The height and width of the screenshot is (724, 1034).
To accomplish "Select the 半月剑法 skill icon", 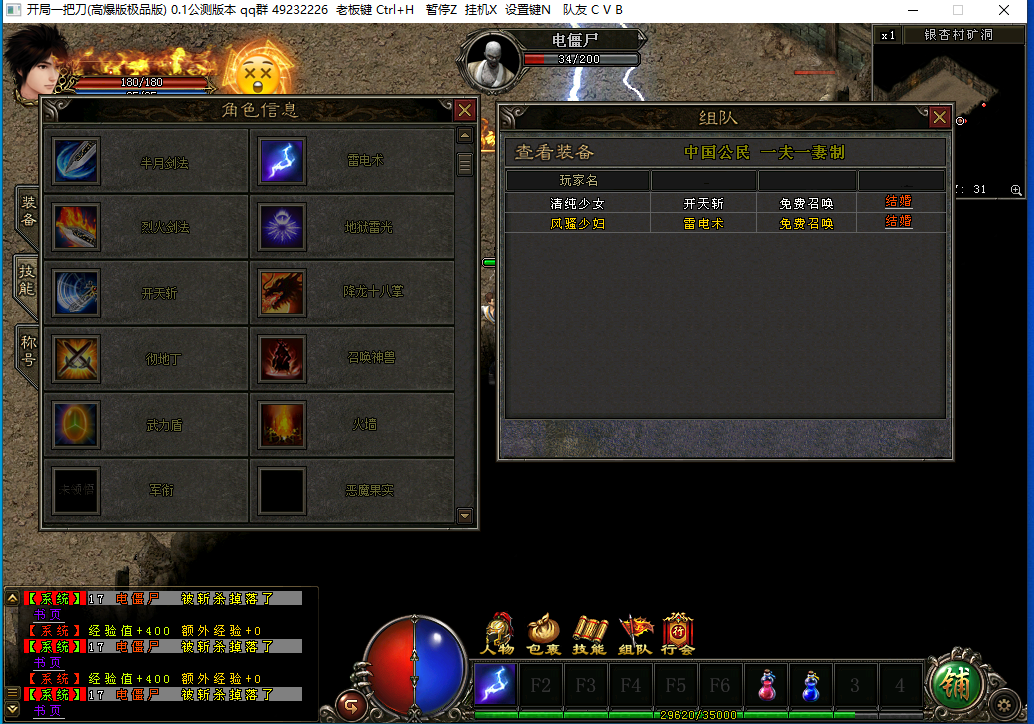I will coord(76,161).
